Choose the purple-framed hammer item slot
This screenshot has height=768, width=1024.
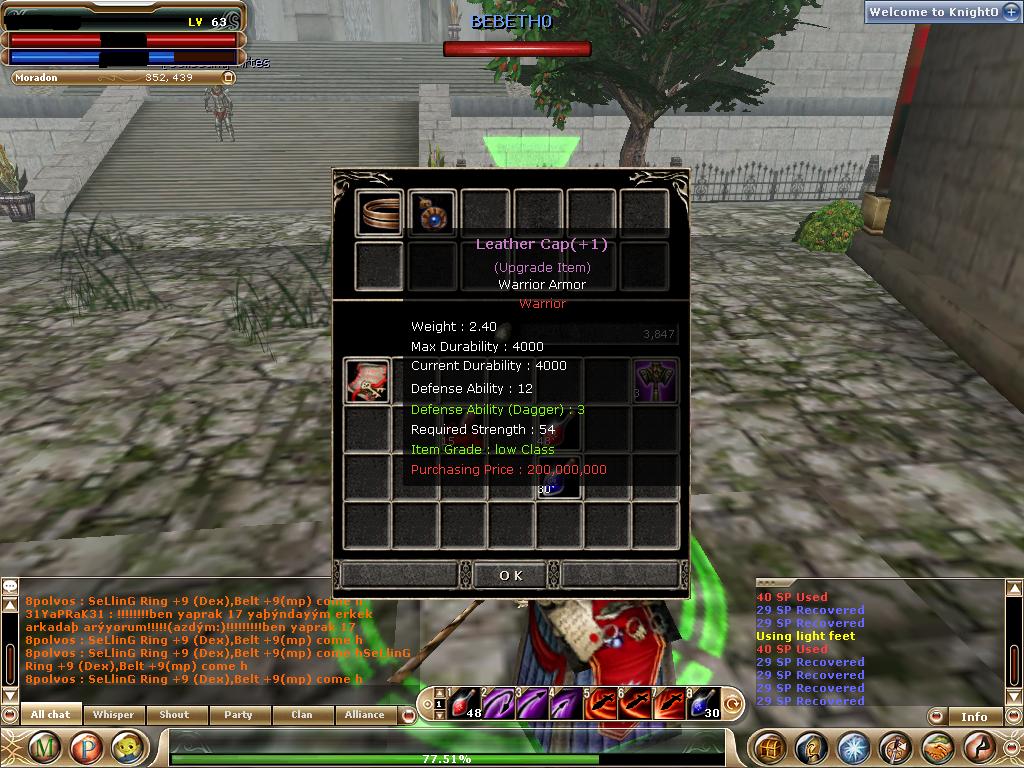click(x=655, y=381)
